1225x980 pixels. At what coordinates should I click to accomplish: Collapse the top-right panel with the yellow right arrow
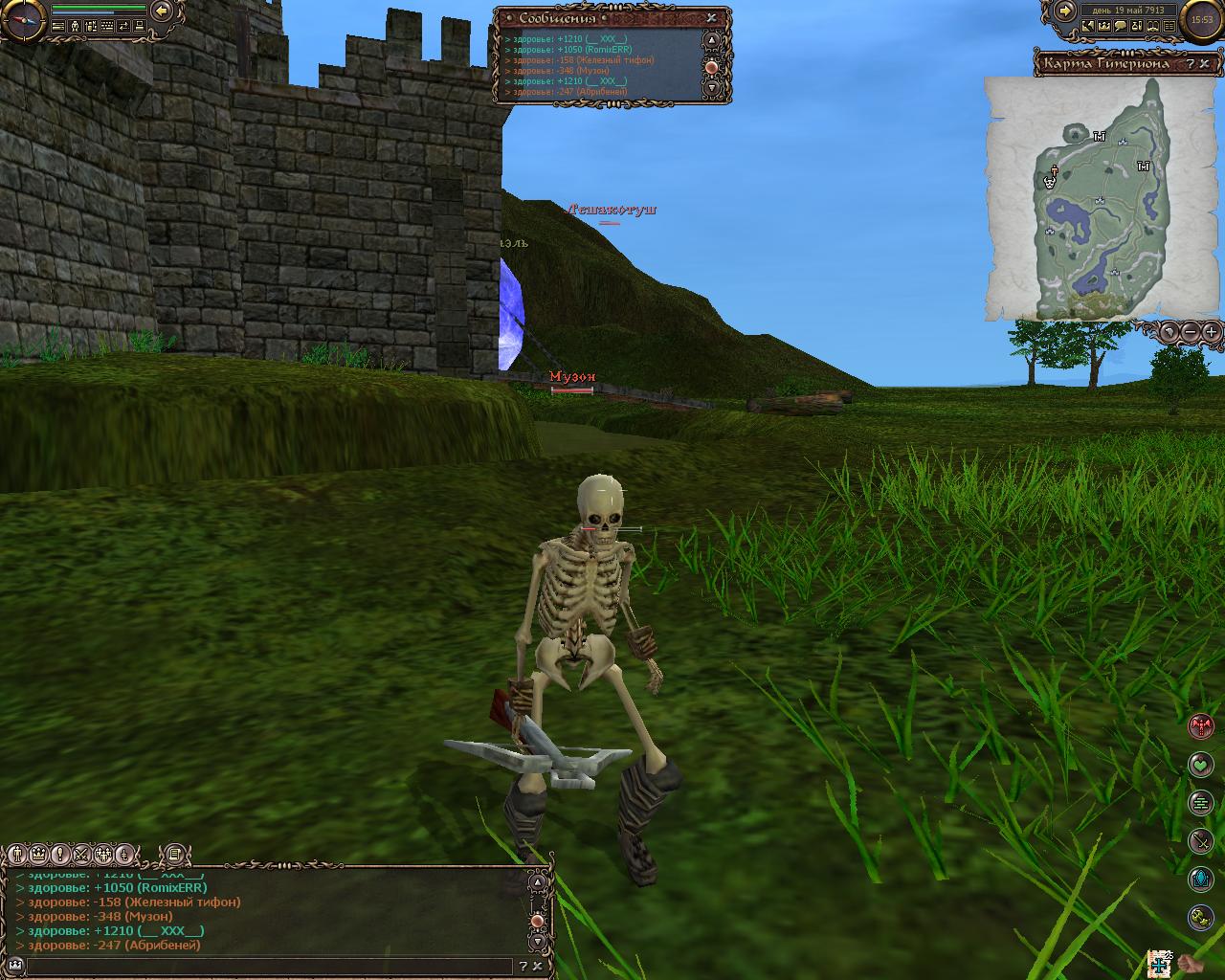point(1065,11)
